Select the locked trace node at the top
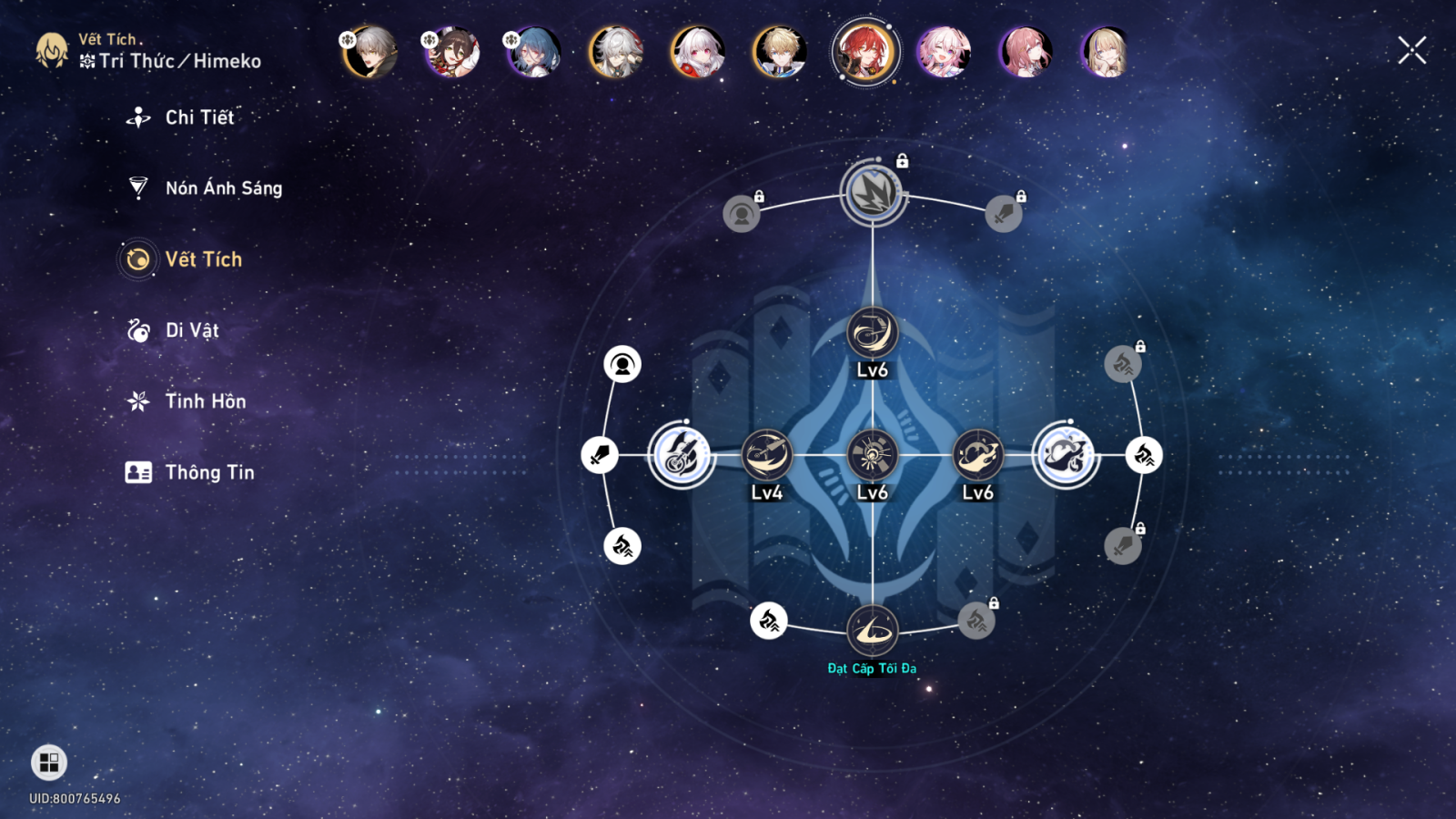This screenshot has height=819, width=1456. click(x=873, y=193)
